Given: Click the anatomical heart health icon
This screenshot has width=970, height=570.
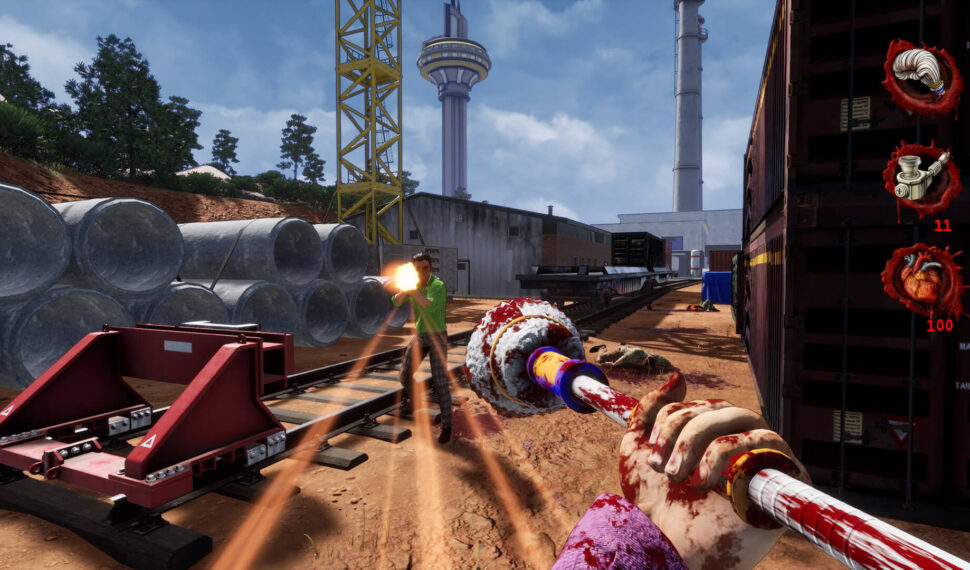Looking at the screenshot, I should 921,281.
